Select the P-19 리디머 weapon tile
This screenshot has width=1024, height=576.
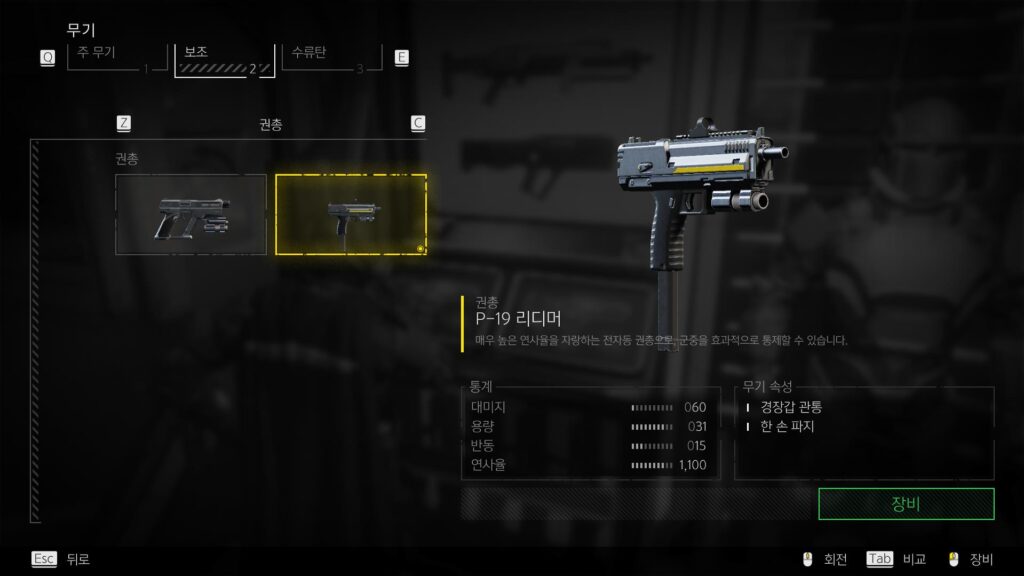click(x=350, y=214)
